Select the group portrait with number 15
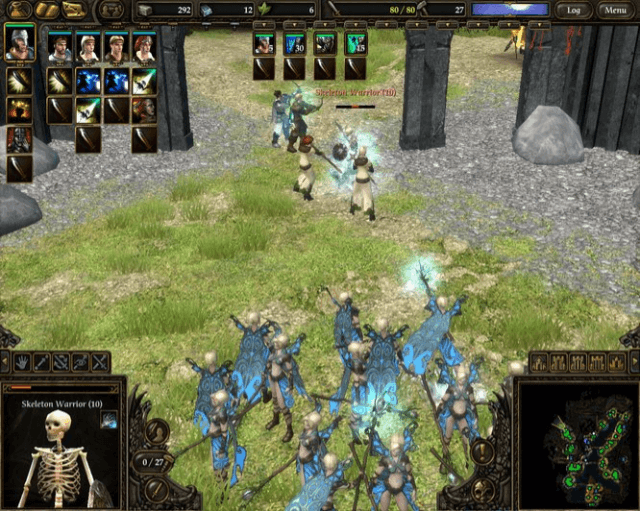Image resolution: width=640 pixels, height=511 pixels. coord(356,44)
